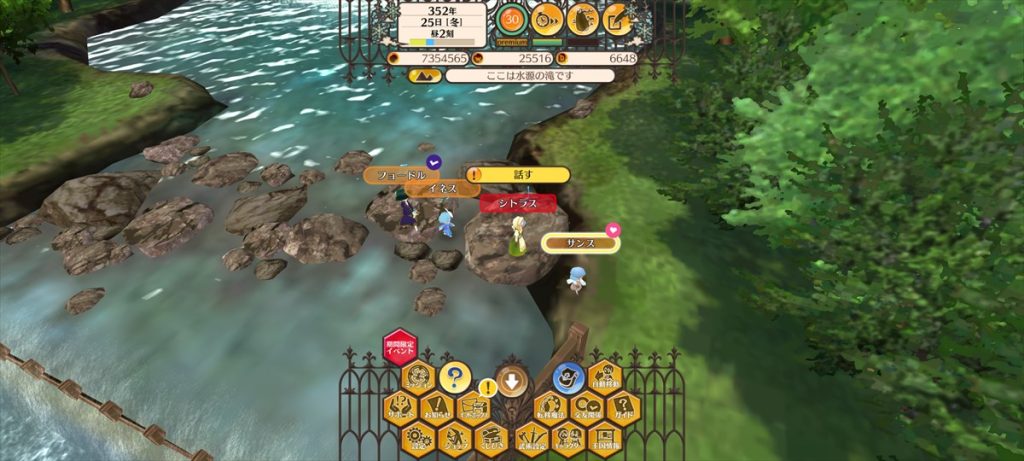The image size is (1024, 461).
Task: Select the サンス name label
Action: [581, 243]
